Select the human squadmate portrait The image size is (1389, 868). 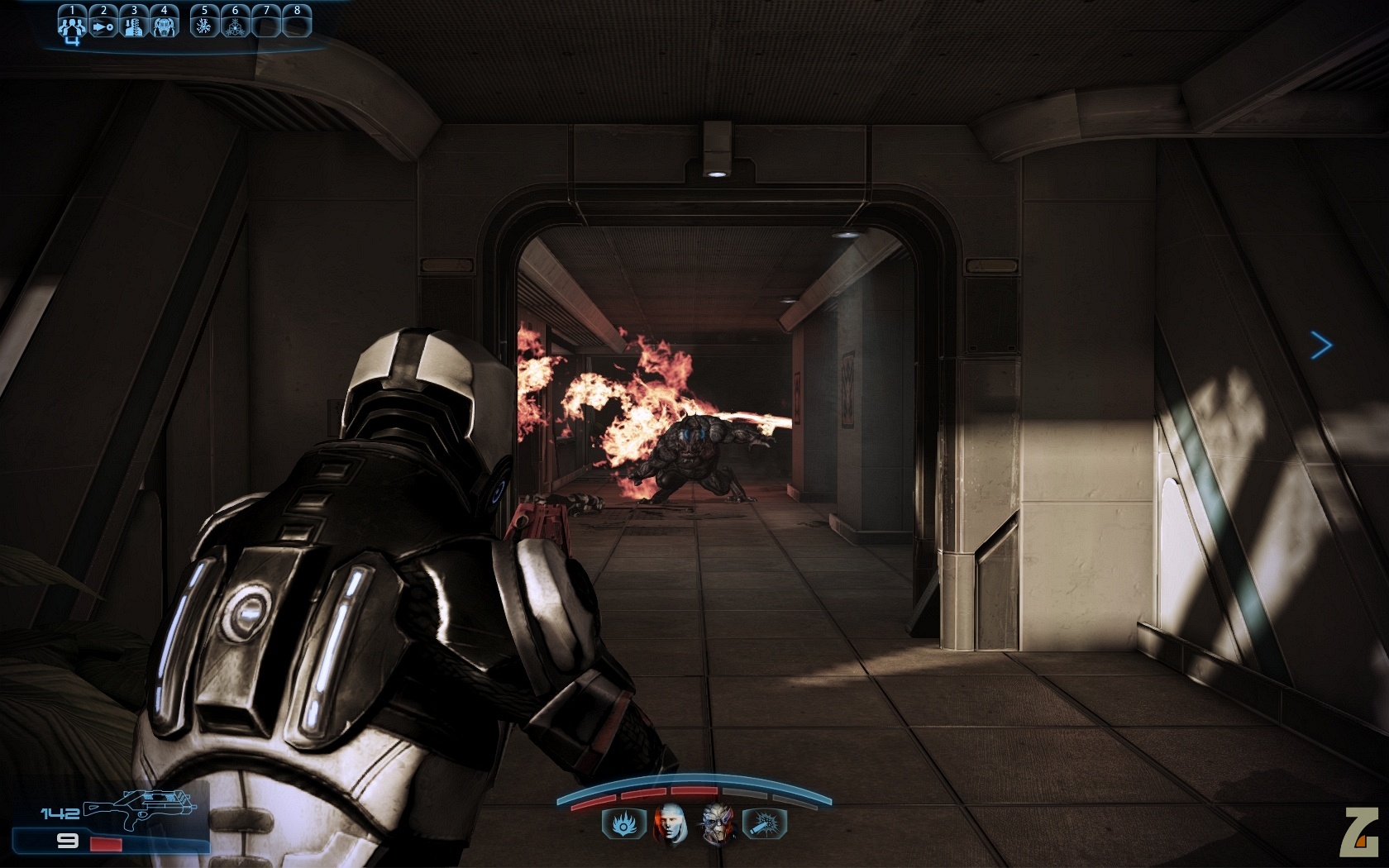pos(670,823)
